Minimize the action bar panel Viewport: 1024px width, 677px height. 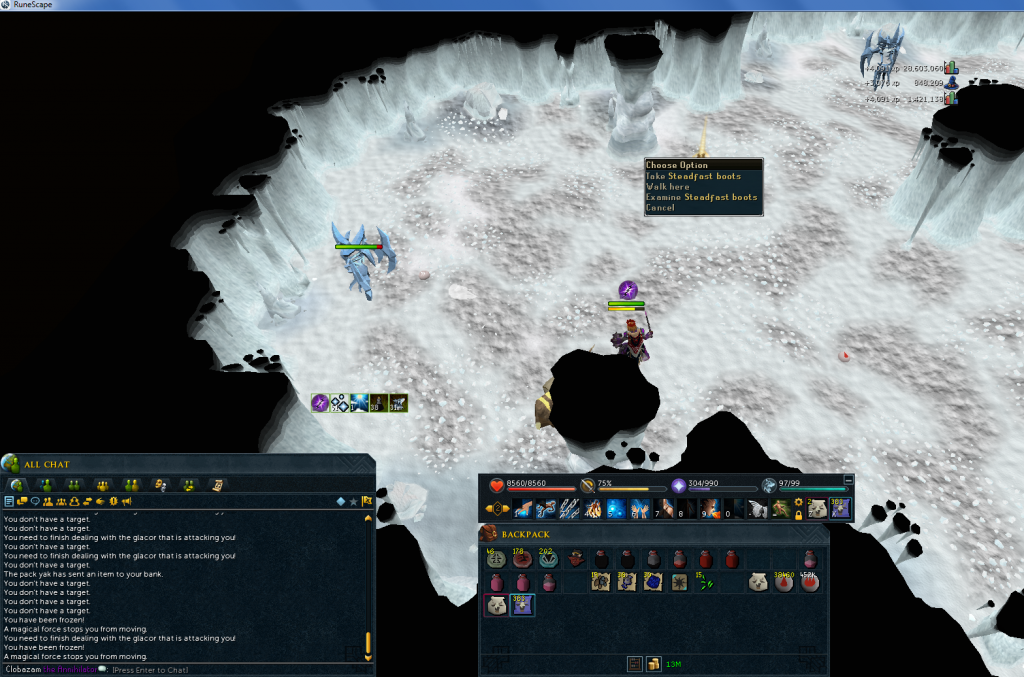(x=849, y=480)
